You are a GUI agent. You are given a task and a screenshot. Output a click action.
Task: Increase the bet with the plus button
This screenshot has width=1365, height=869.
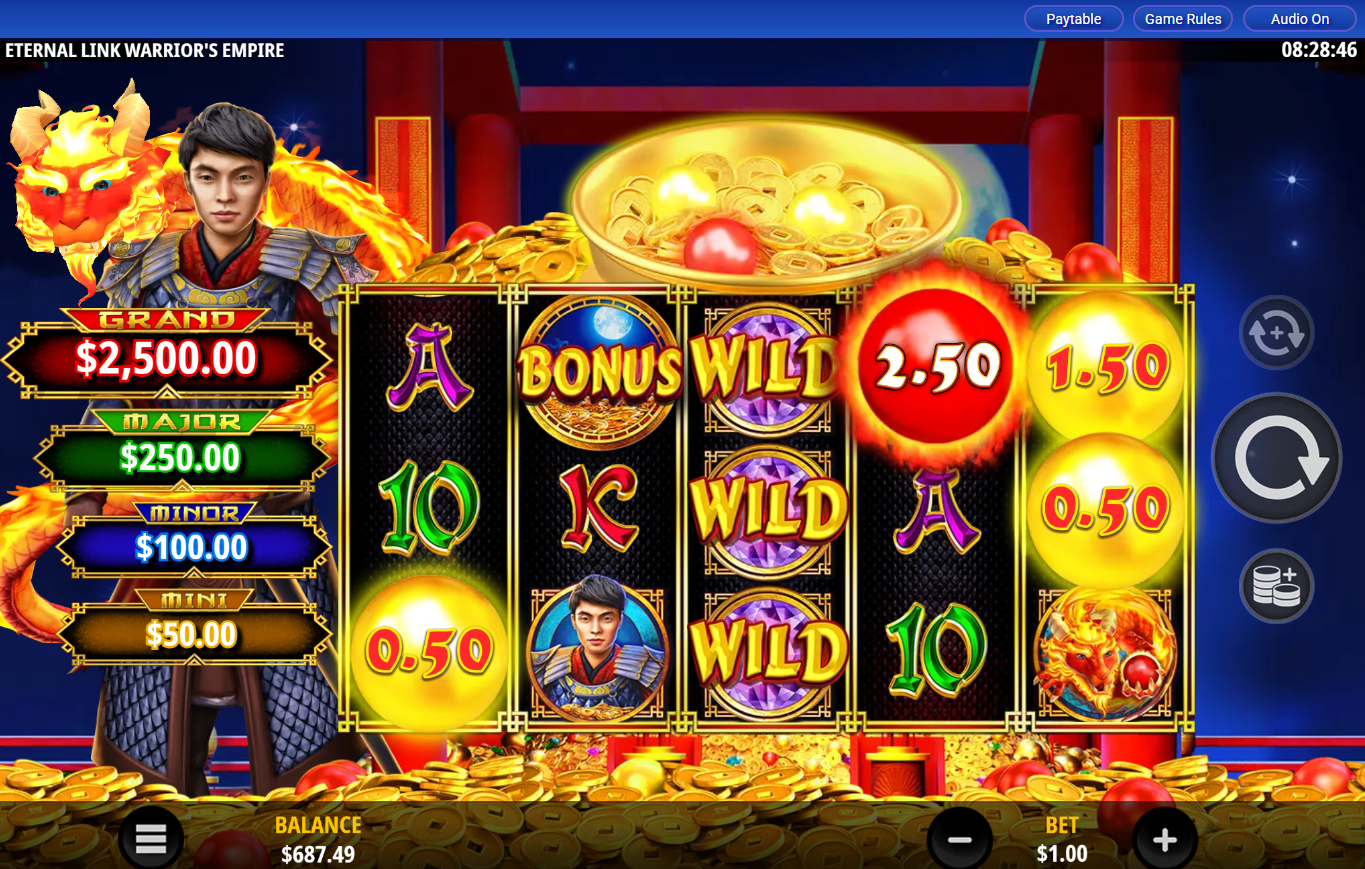tap(1164, 840)
